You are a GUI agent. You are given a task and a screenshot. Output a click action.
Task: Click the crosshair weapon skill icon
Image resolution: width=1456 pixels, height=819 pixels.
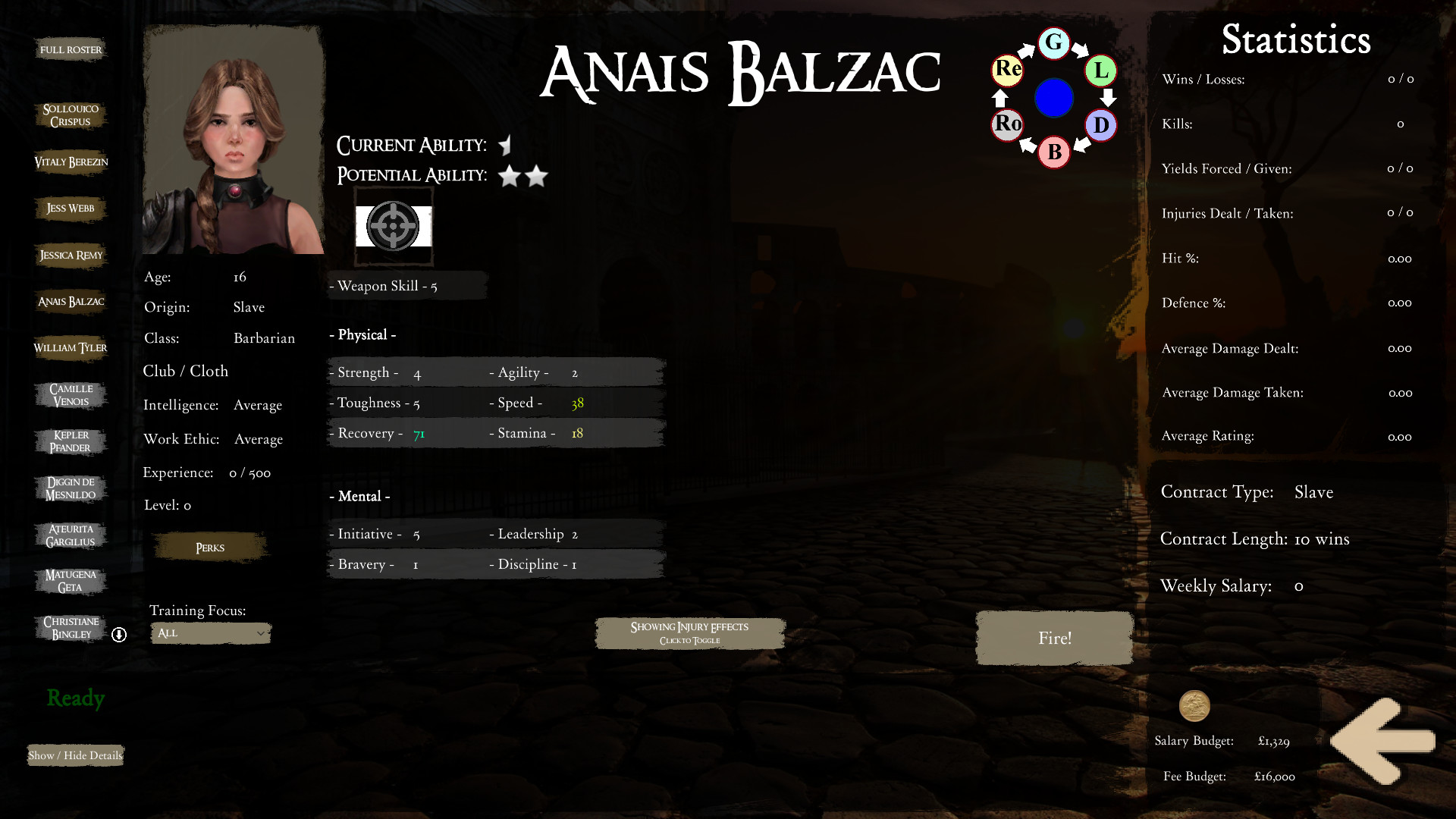tap(394, 226)
